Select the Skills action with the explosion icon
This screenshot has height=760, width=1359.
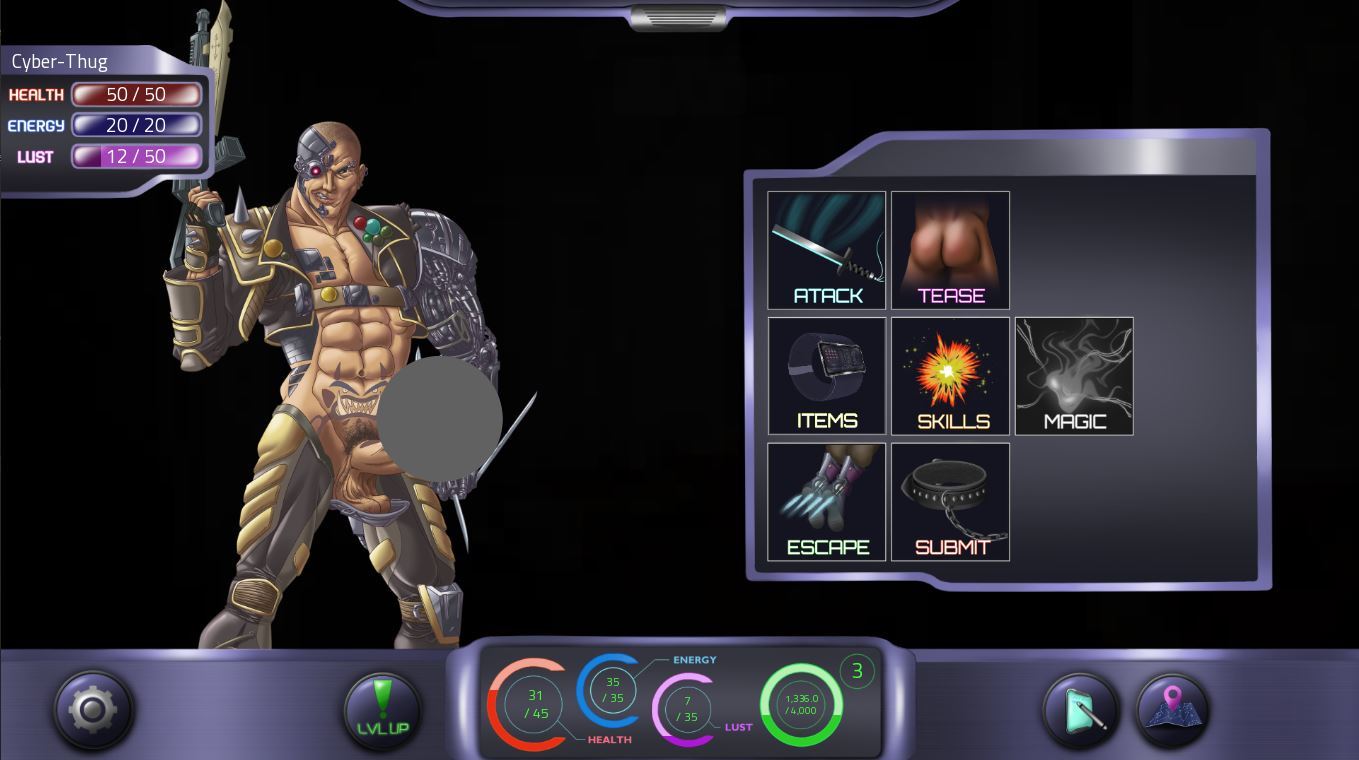(949, 375)
